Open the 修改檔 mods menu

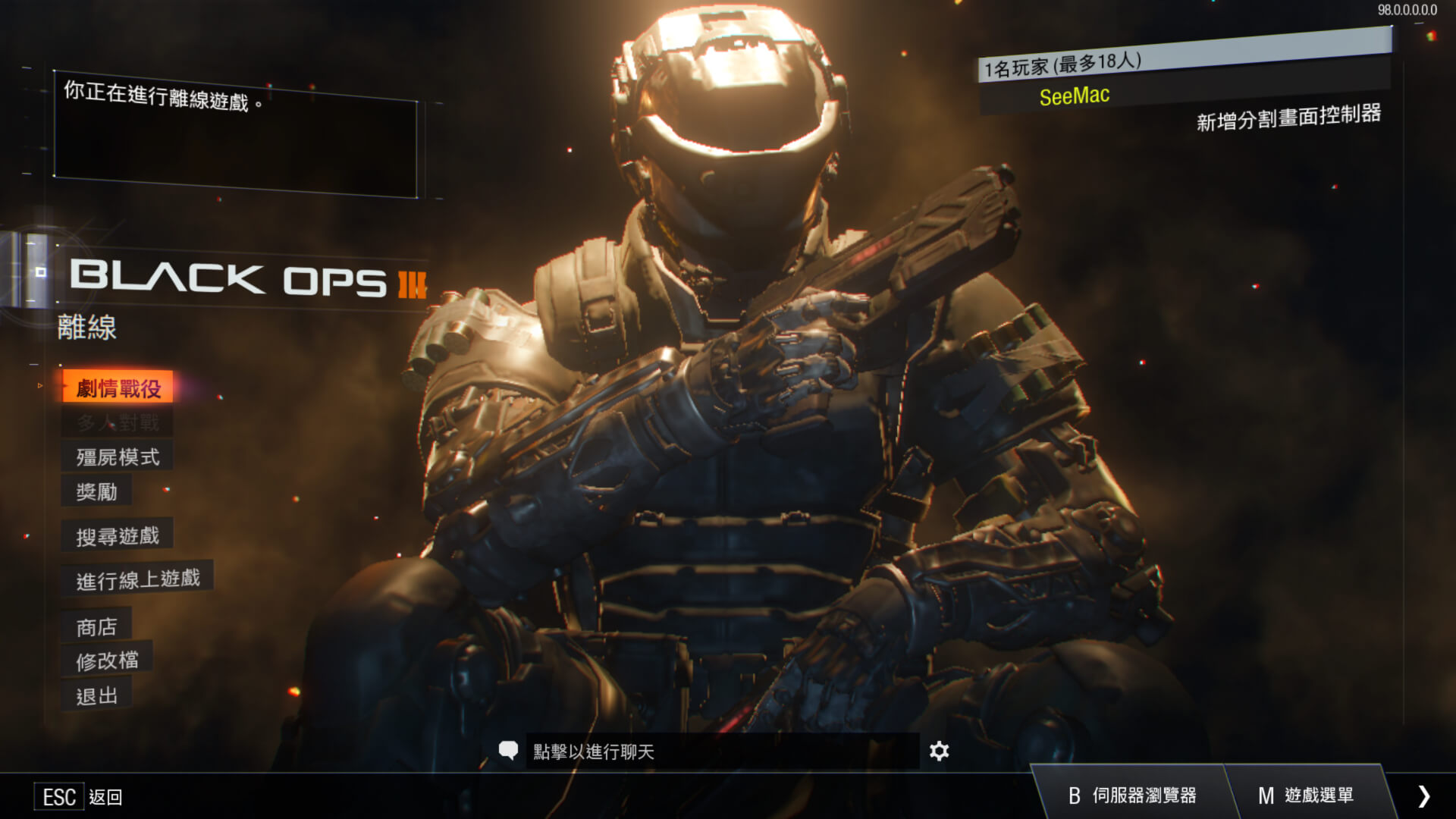[108, 661]
